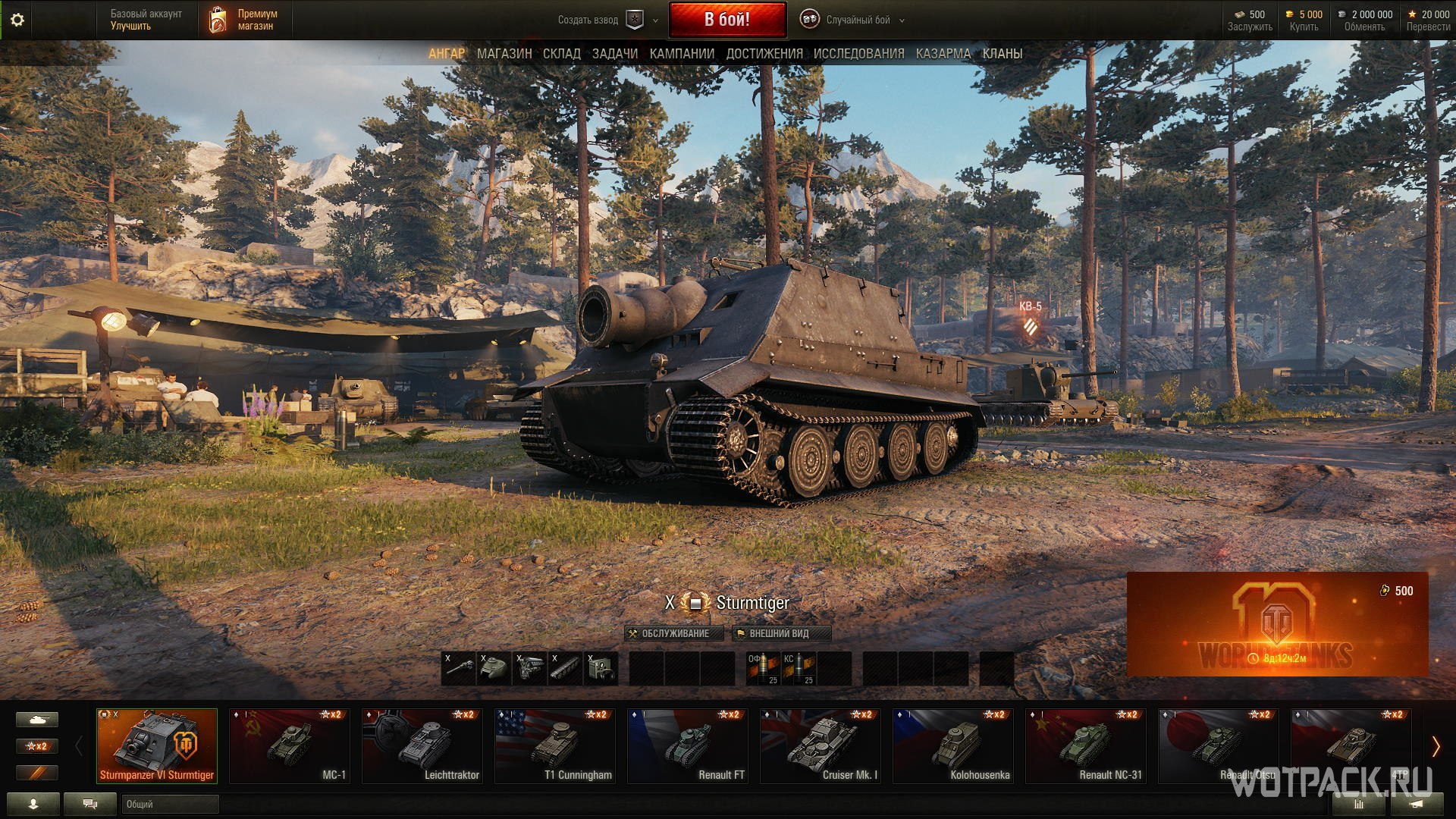Start battle with the red В бой! button

point(727,20)
